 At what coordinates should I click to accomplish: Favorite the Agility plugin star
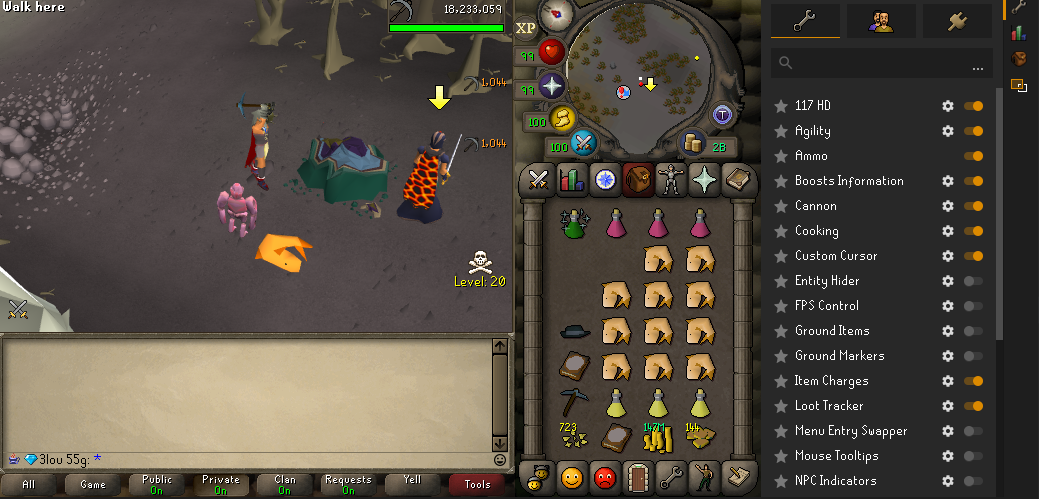pos(781,131)
